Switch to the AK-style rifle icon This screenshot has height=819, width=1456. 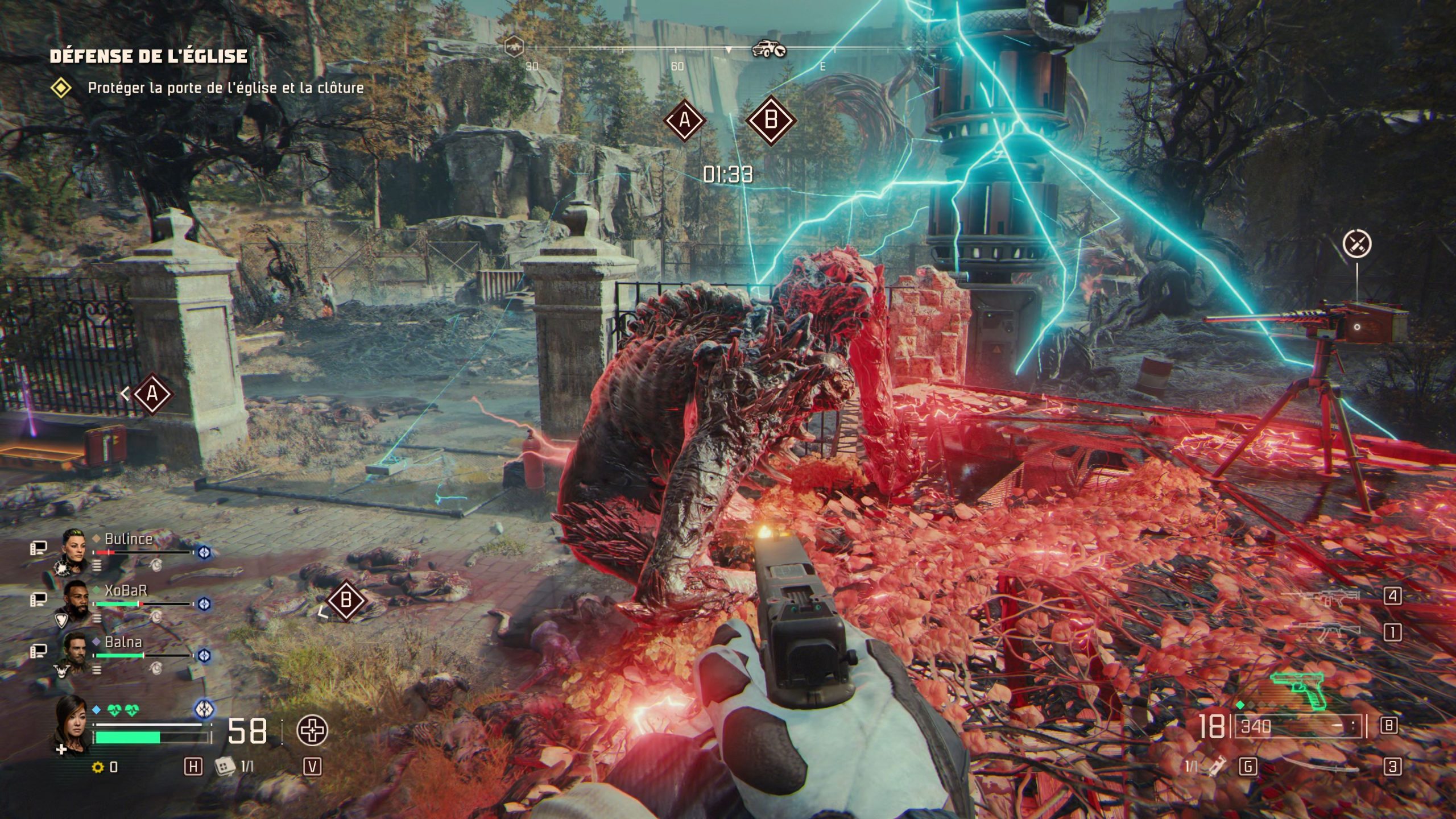[1325, 630]
